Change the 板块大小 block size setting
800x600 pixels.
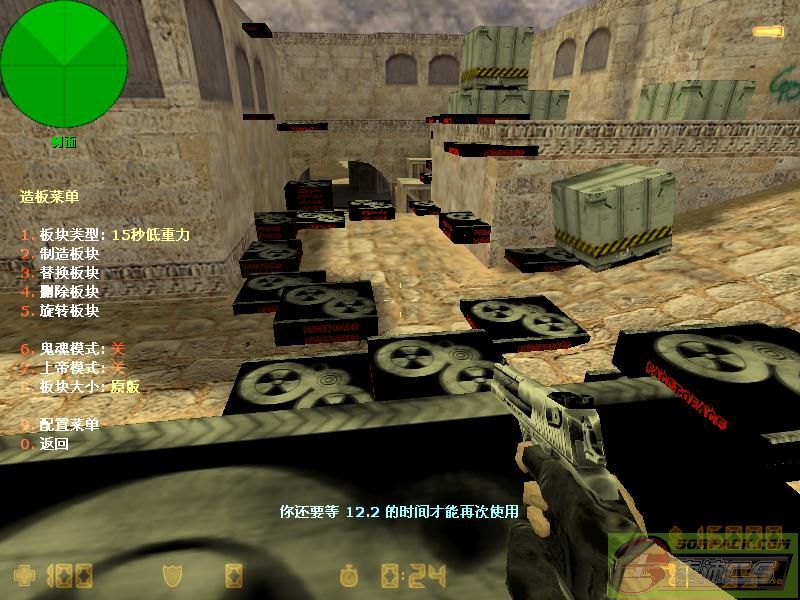(82, 387)
